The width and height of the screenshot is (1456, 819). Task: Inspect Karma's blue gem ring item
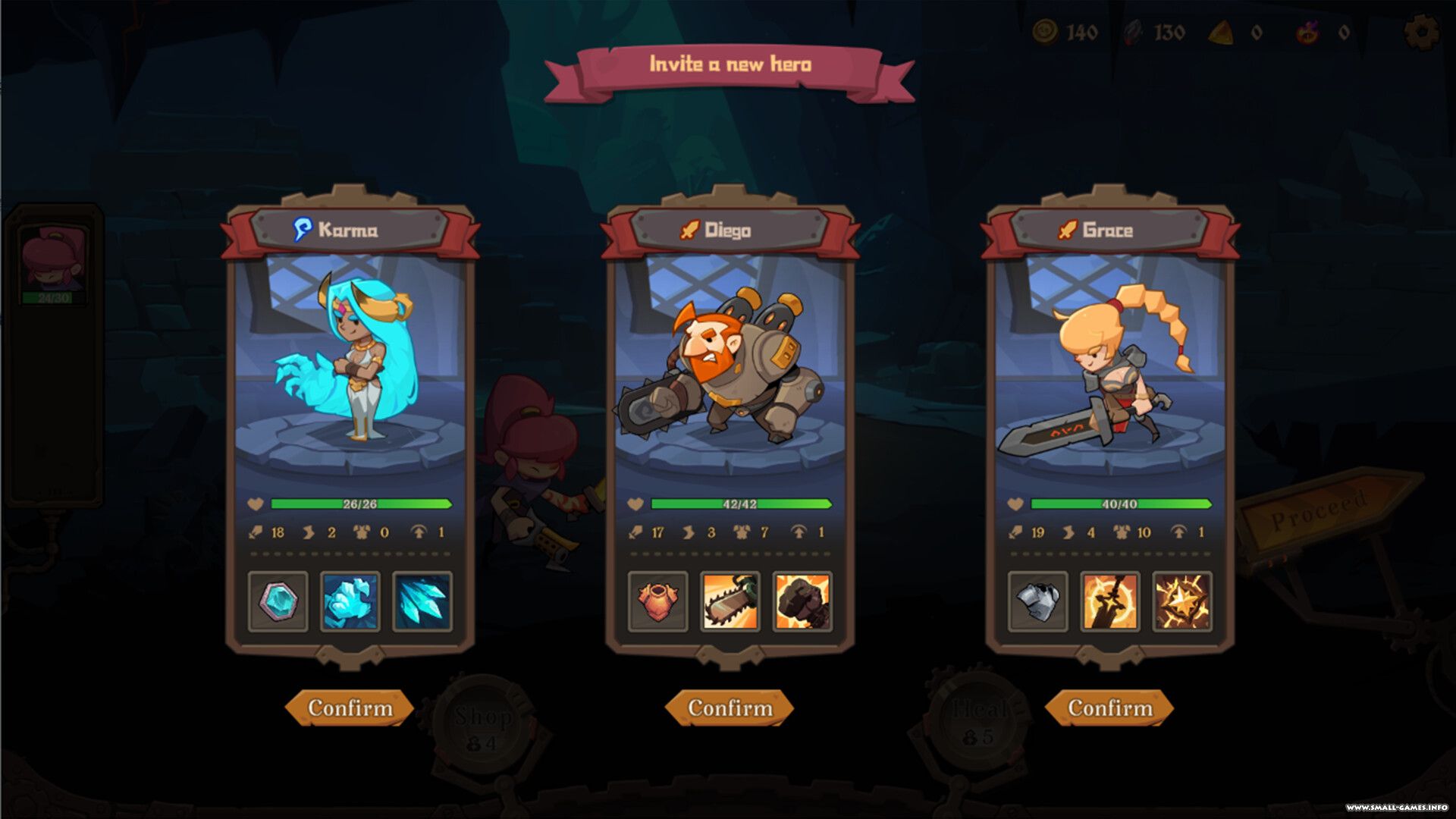point(278,601)
